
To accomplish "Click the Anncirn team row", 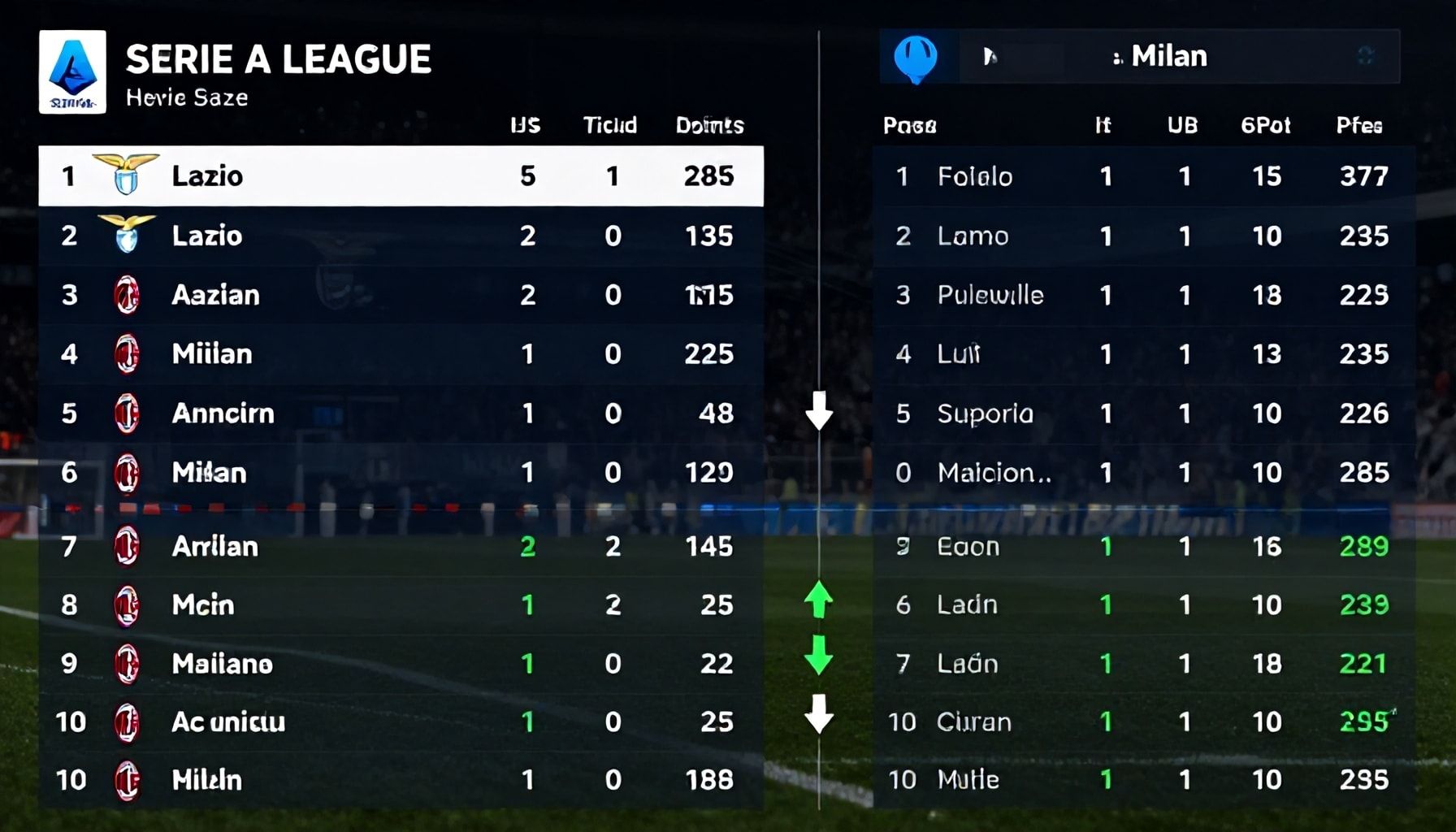I will click(x=401, y=414).
